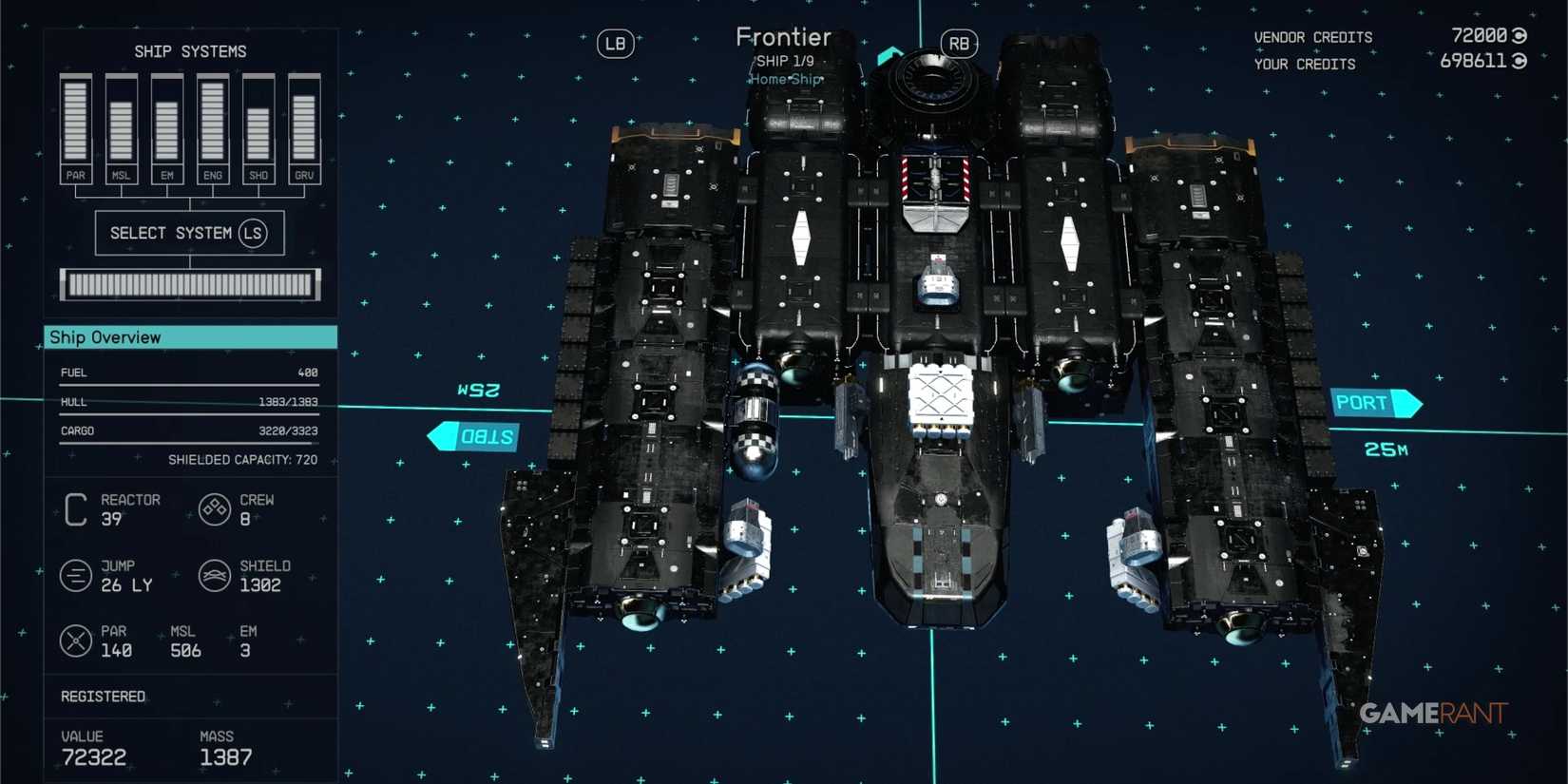Expand the STBD view arrow
The image size is (1568, 784).
473,435
